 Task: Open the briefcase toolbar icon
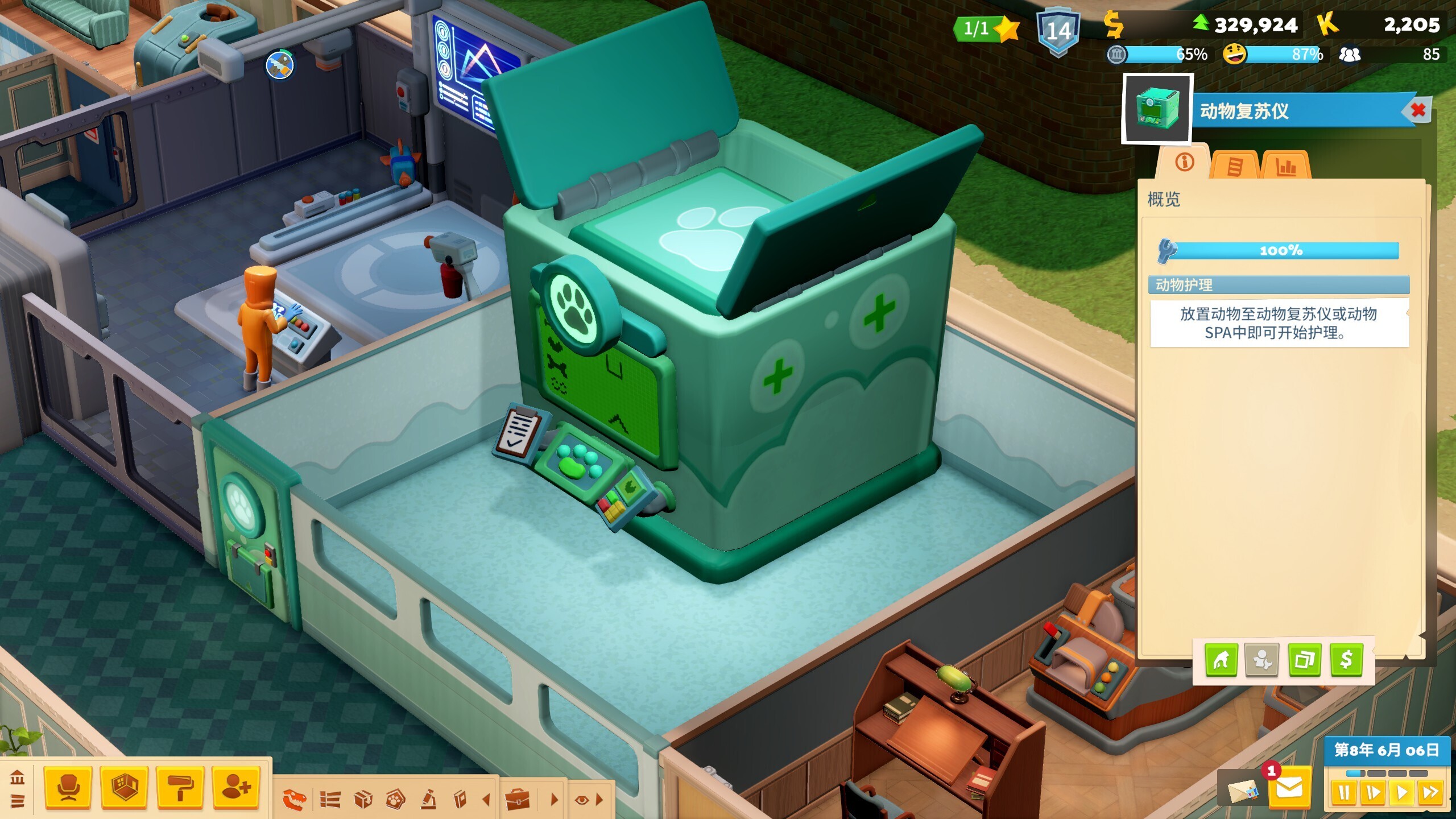[x=518, y=800]
